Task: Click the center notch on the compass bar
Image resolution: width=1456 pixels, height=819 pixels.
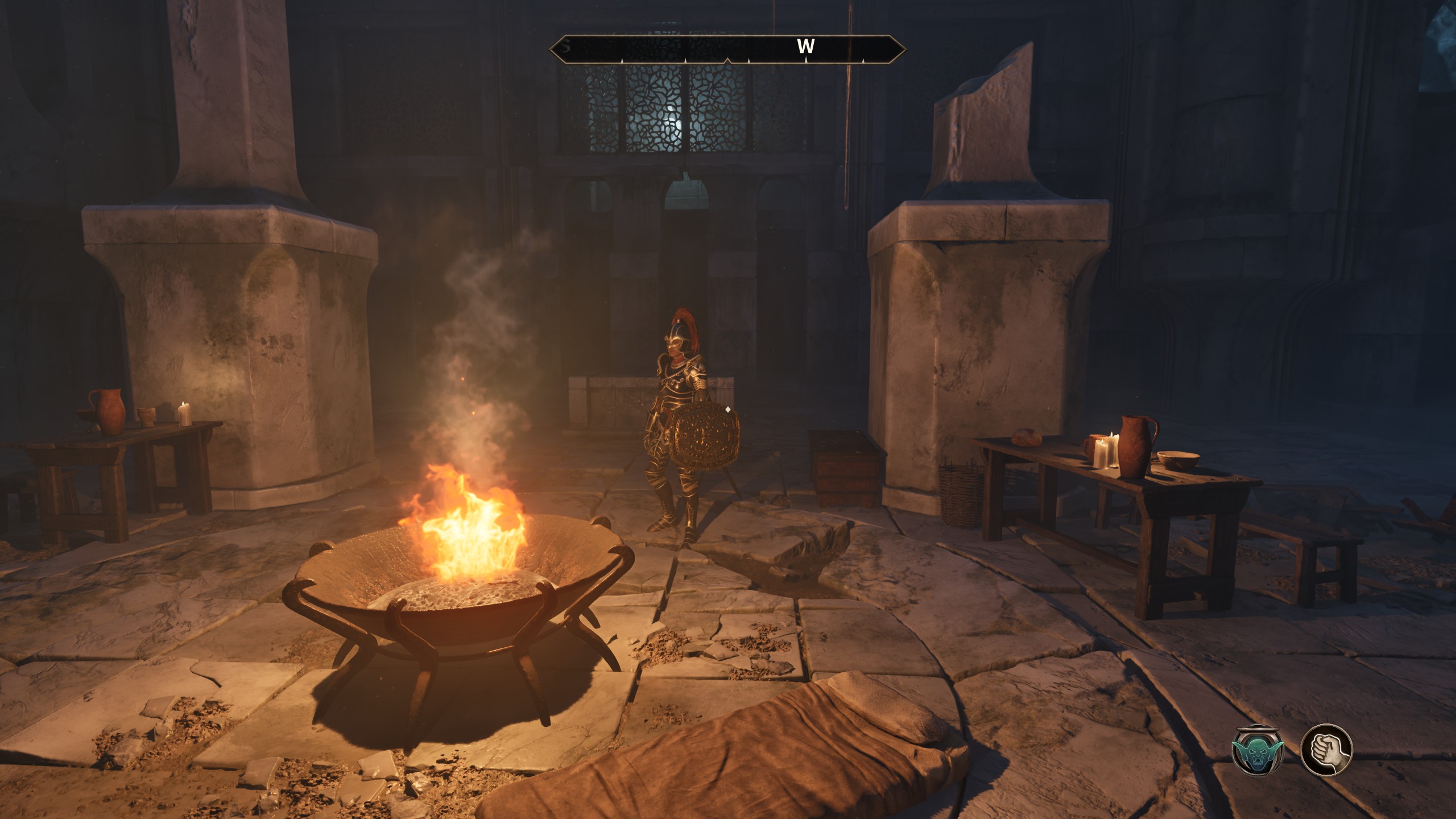Action: tap(728, 61)
